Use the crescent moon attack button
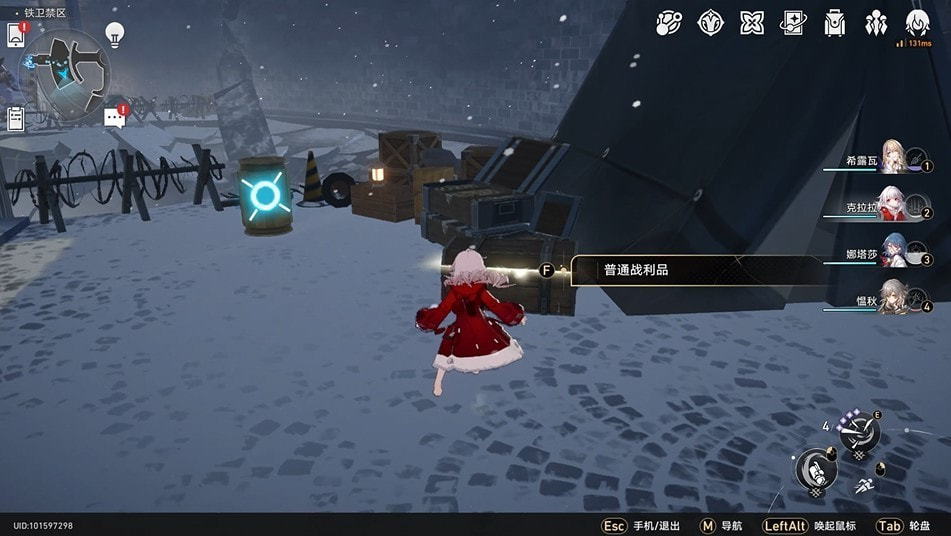This screenshot has width=951, height=536. (815, 470)
